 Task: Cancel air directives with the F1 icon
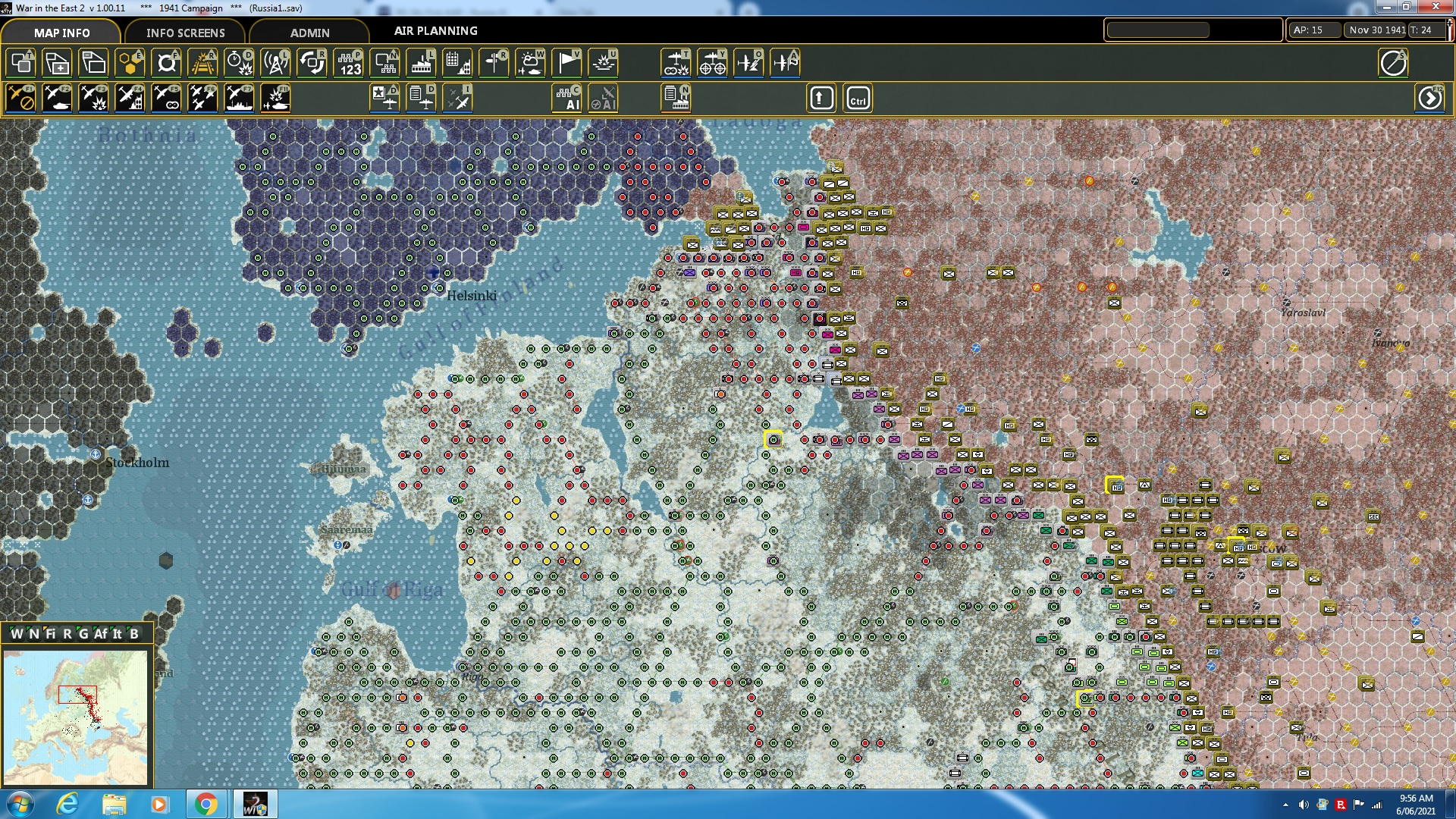click(21, 97)
